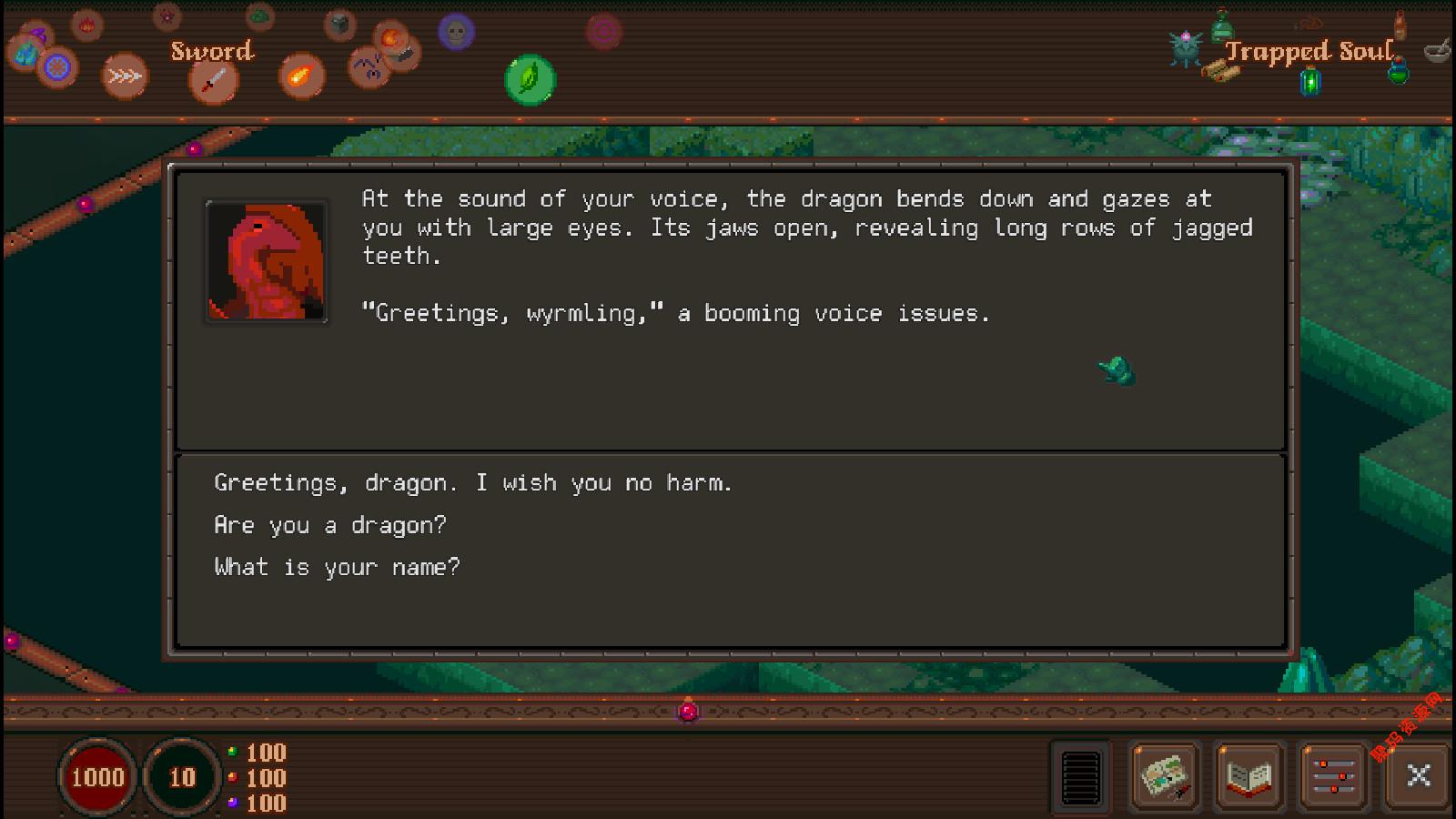Select the purple skull spell icon

click(x=456, y=33)
